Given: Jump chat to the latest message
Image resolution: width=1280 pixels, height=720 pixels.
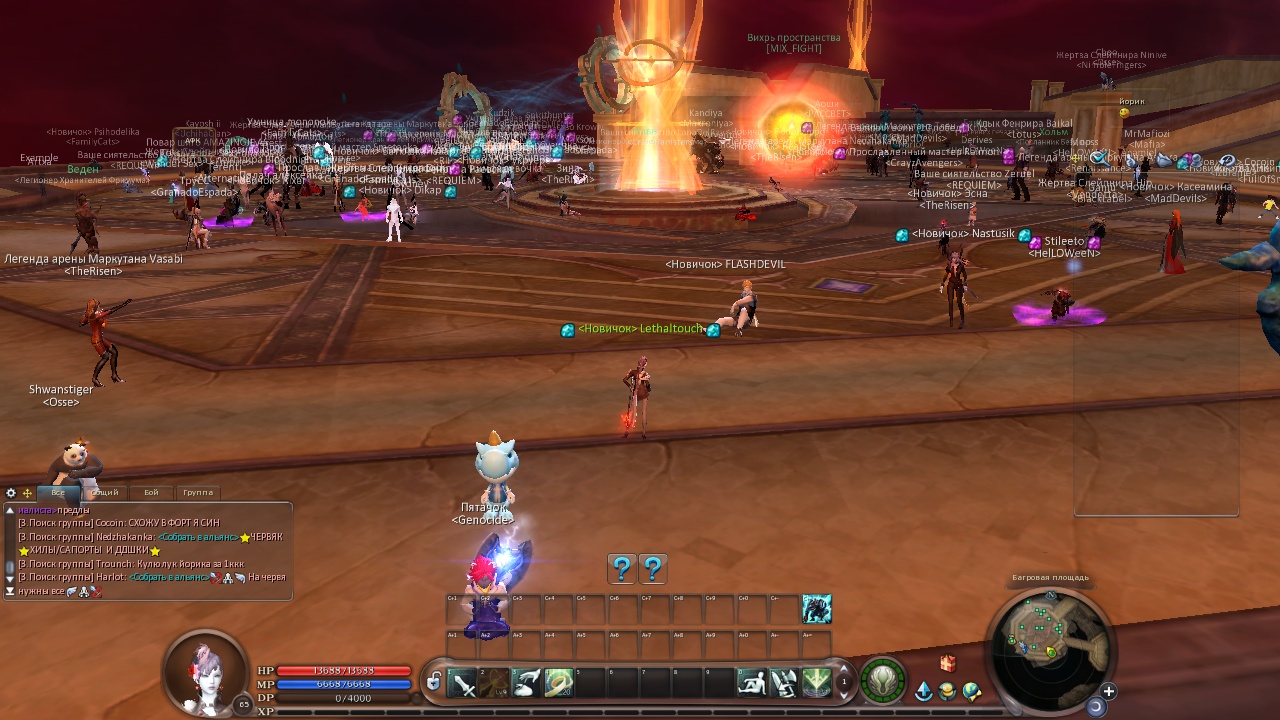Looking at the screenshot, I should click(10, 591).
